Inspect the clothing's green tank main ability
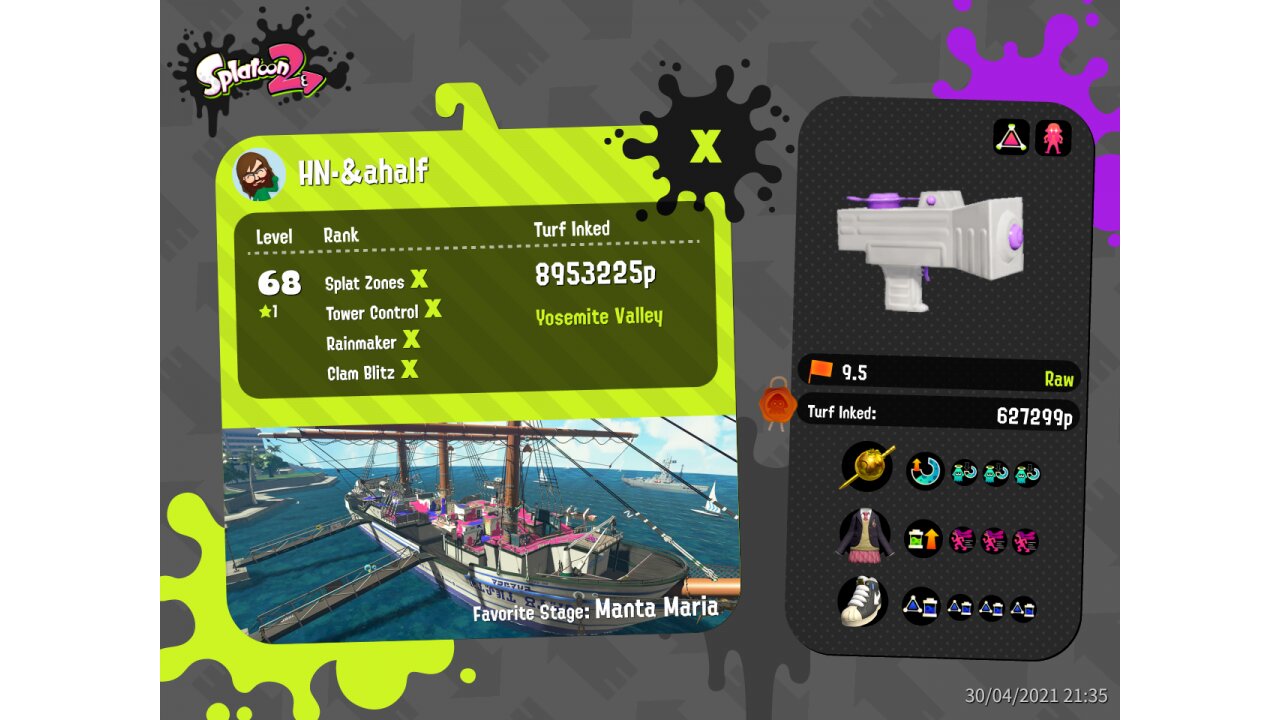This screenshot has height=720, width=1280. coord(923,539)
